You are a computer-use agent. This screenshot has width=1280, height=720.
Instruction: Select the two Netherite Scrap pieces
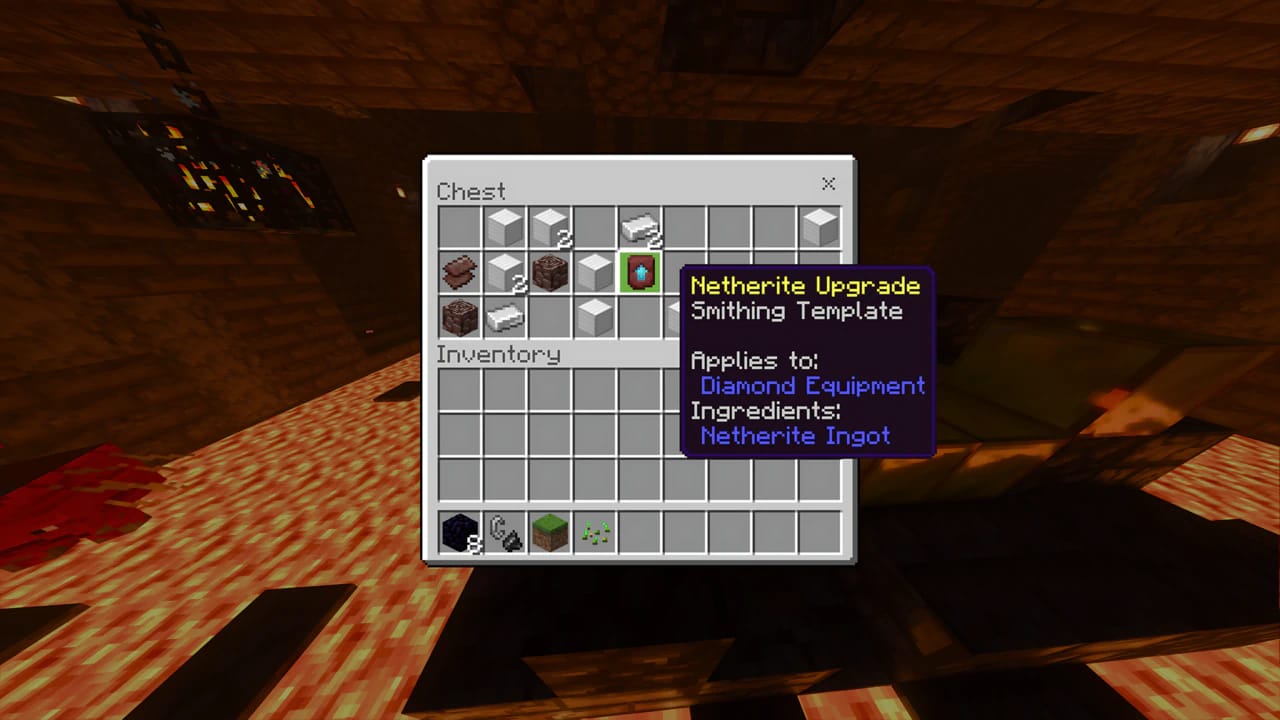pyautogui.click(x=459, y=272)
